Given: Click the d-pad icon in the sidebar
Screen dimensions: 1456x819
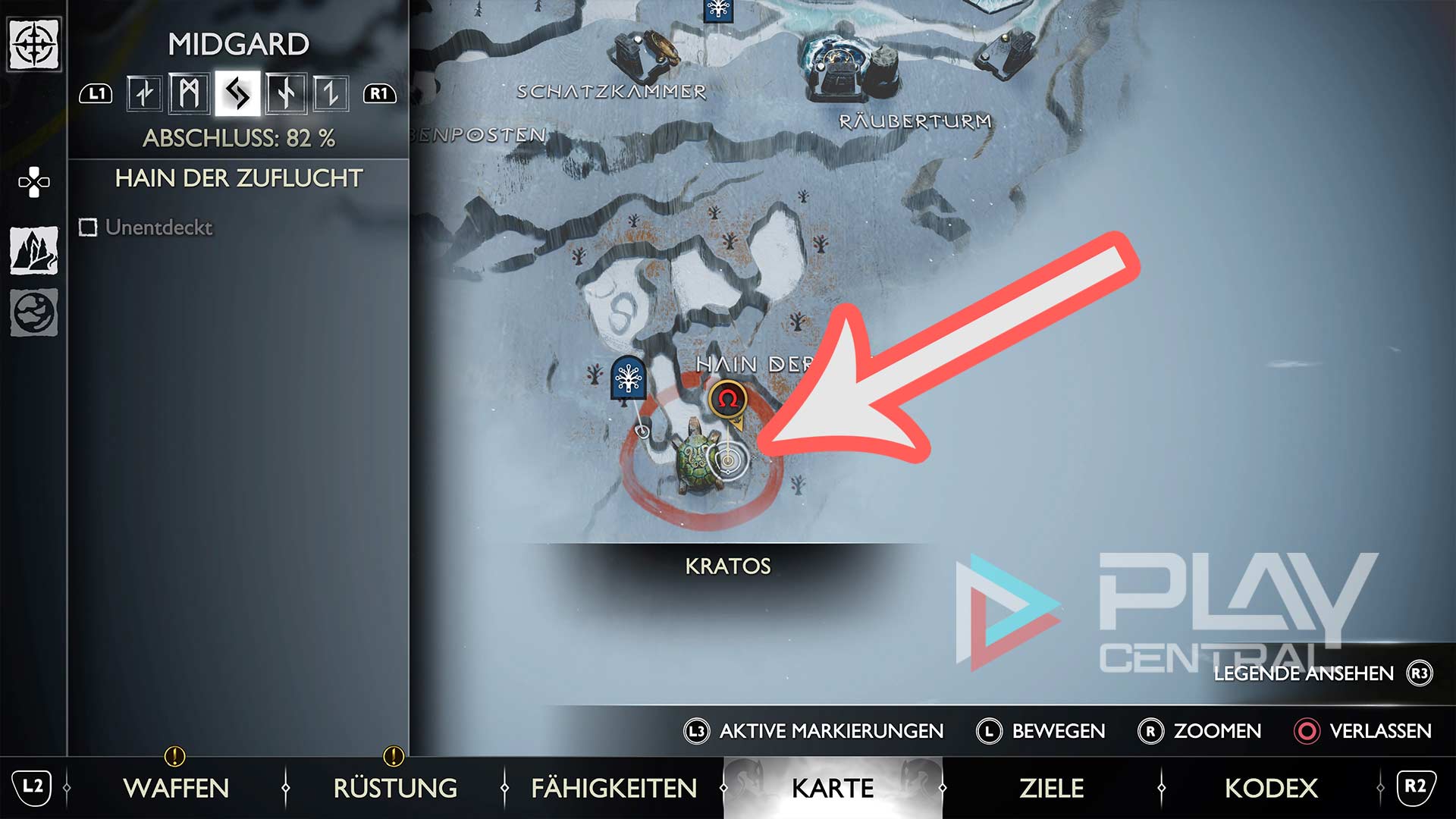Looking at the screenshot, I should click(33, 182).
